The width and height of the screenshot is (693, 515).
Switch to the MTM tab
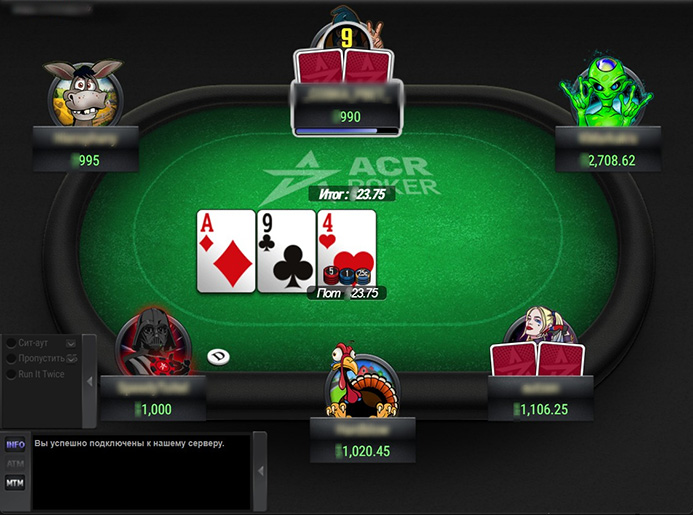click(15, 483)
